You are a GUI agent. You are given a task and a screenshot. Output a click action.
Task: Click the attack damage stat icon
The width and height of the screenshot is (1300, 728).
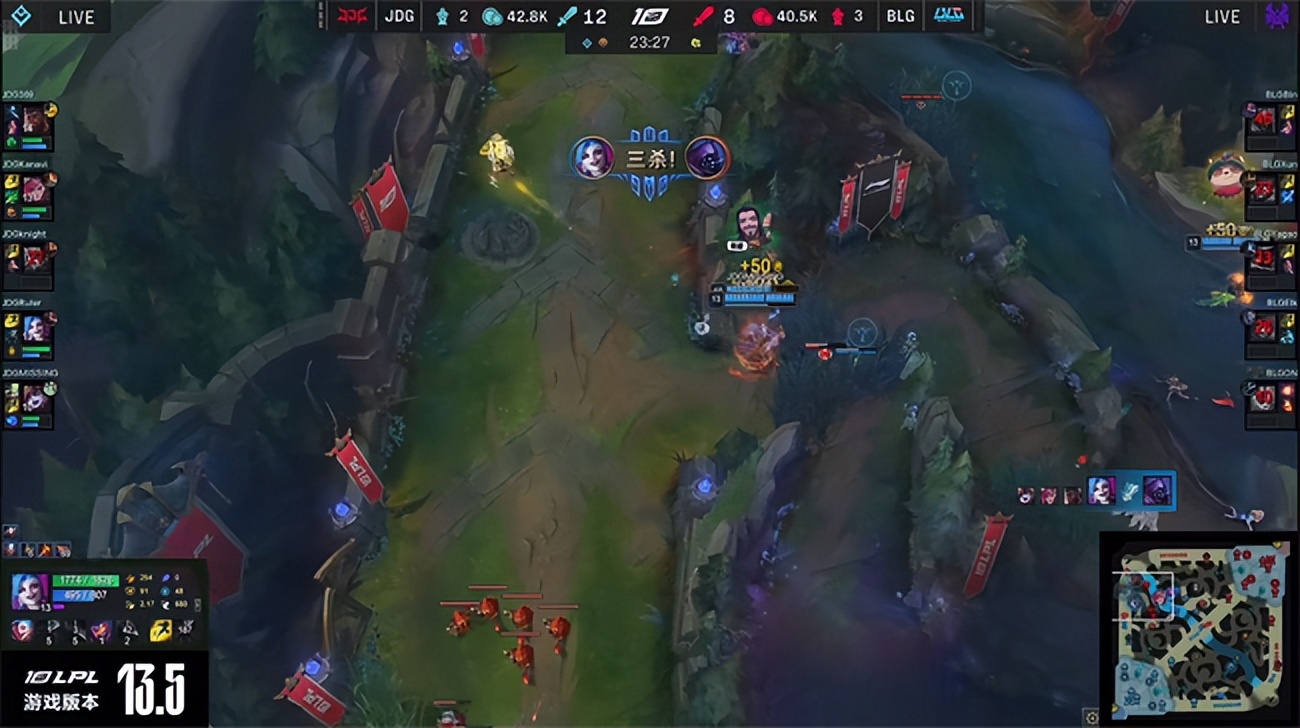(129, 579)
